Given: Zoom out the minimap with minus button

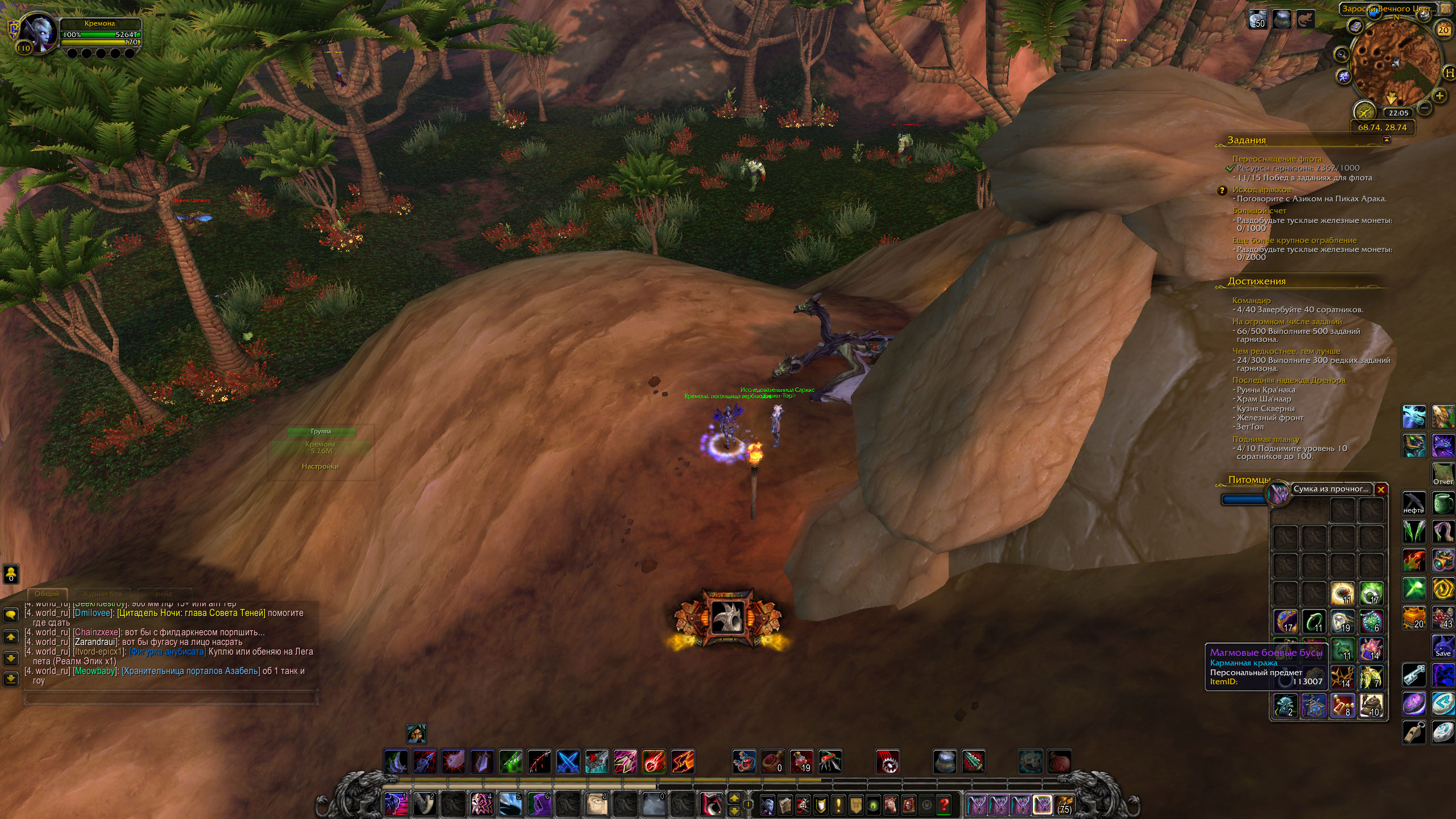Looking at the screenshot, I should [1425, 107].
